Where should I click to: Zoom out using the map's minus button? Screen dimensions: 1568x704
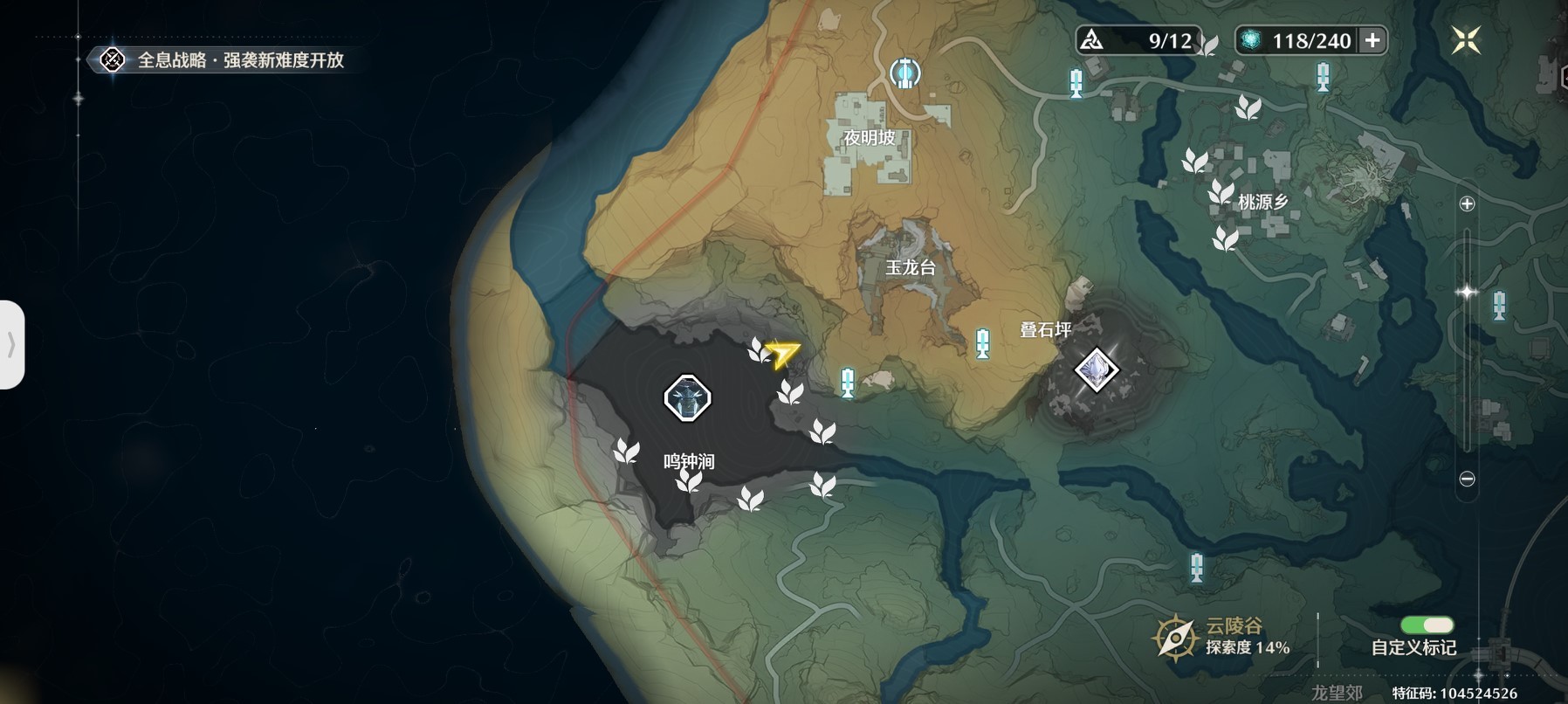[x=1467, y=479]
